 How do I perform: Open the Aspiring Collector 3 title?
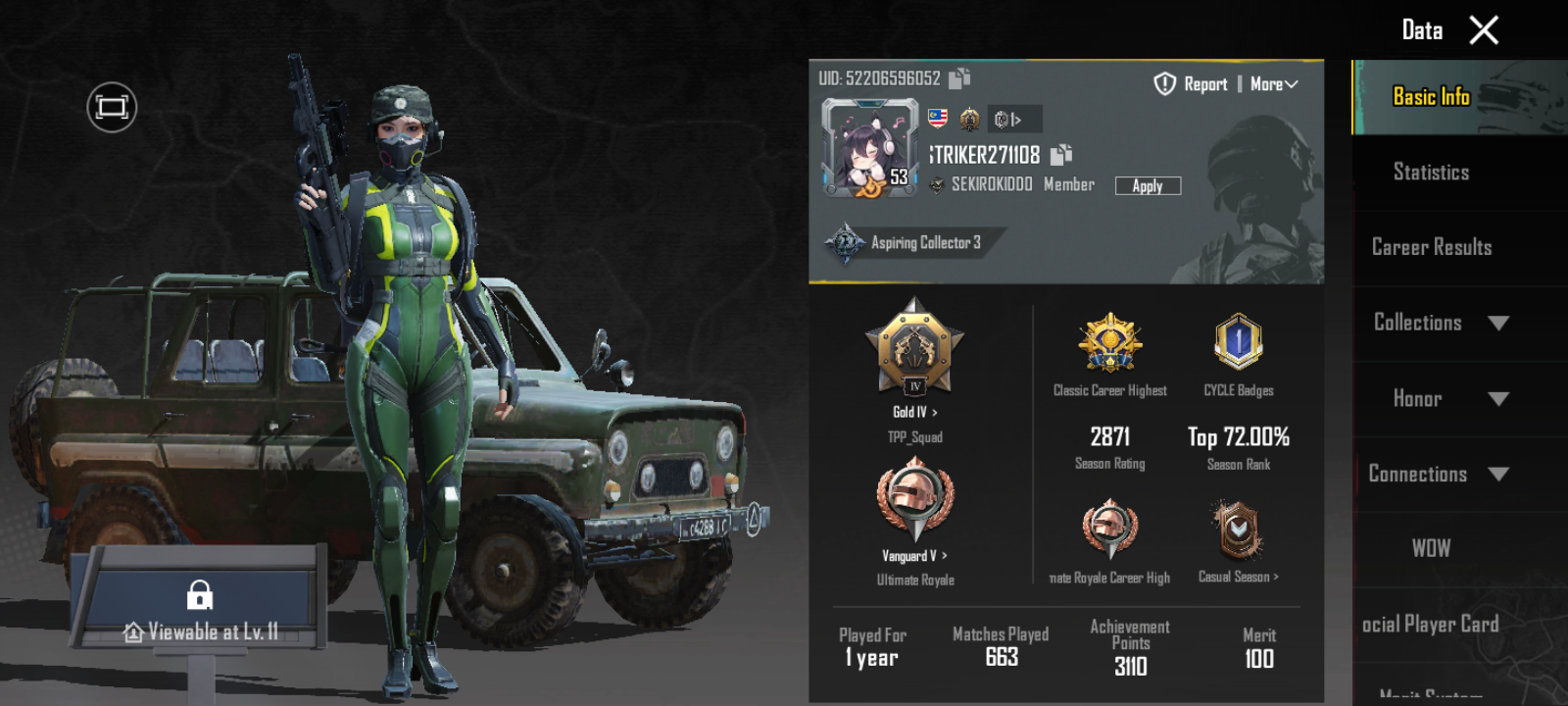tap(906, 242)
